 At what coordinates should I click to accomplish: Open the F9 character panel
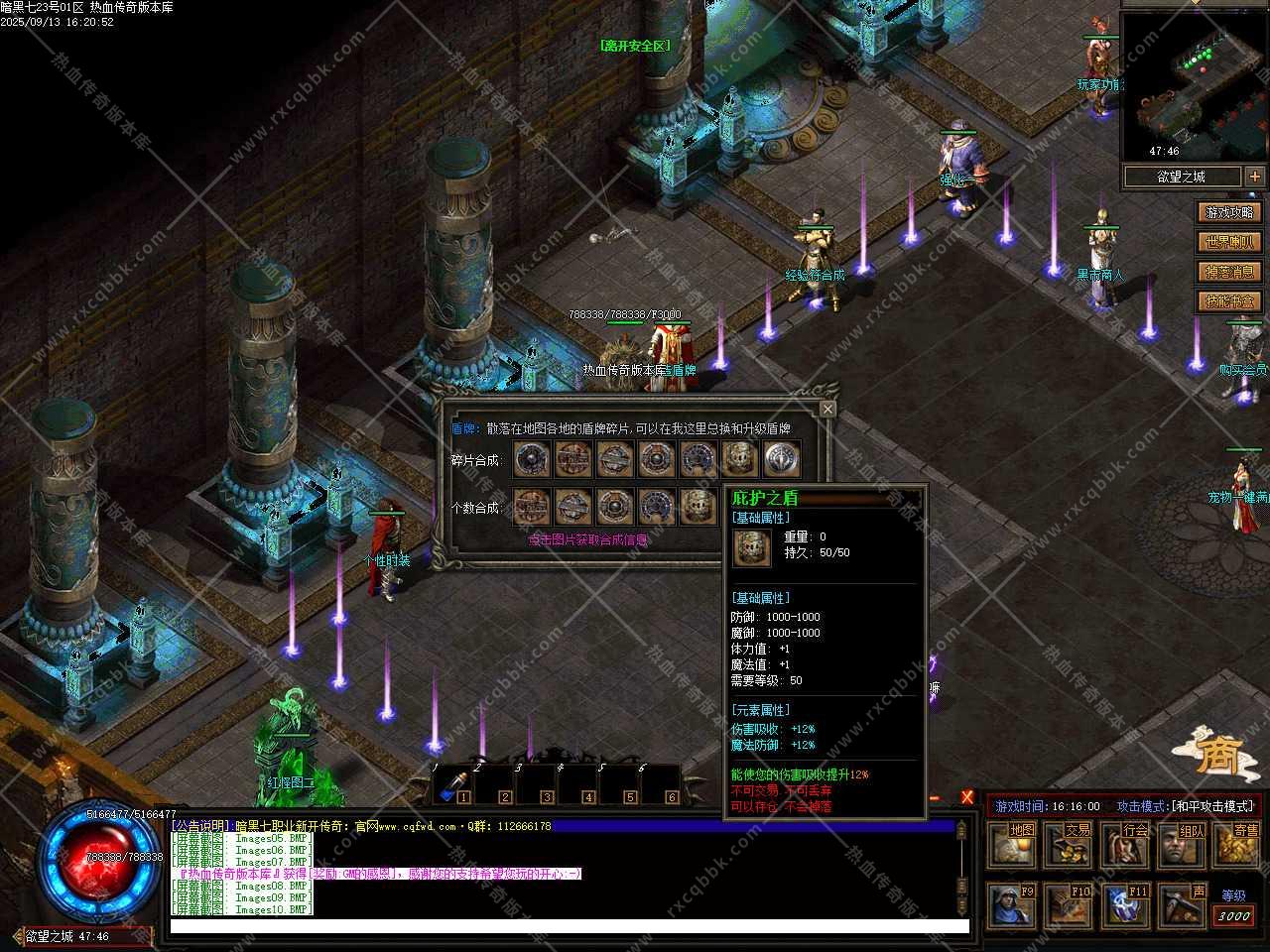pyautogui.click(x=1012, y=904)
